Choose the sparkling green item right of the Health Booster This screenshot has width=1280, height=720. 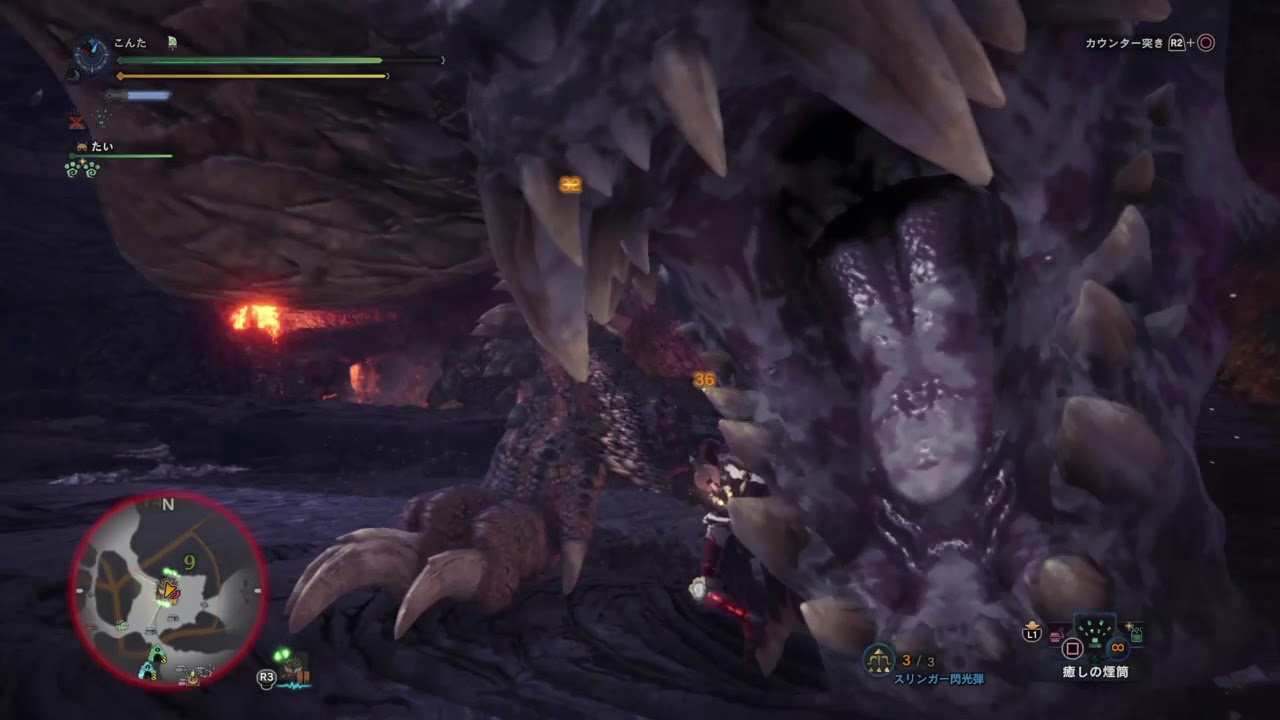(x=1135, y=633)
